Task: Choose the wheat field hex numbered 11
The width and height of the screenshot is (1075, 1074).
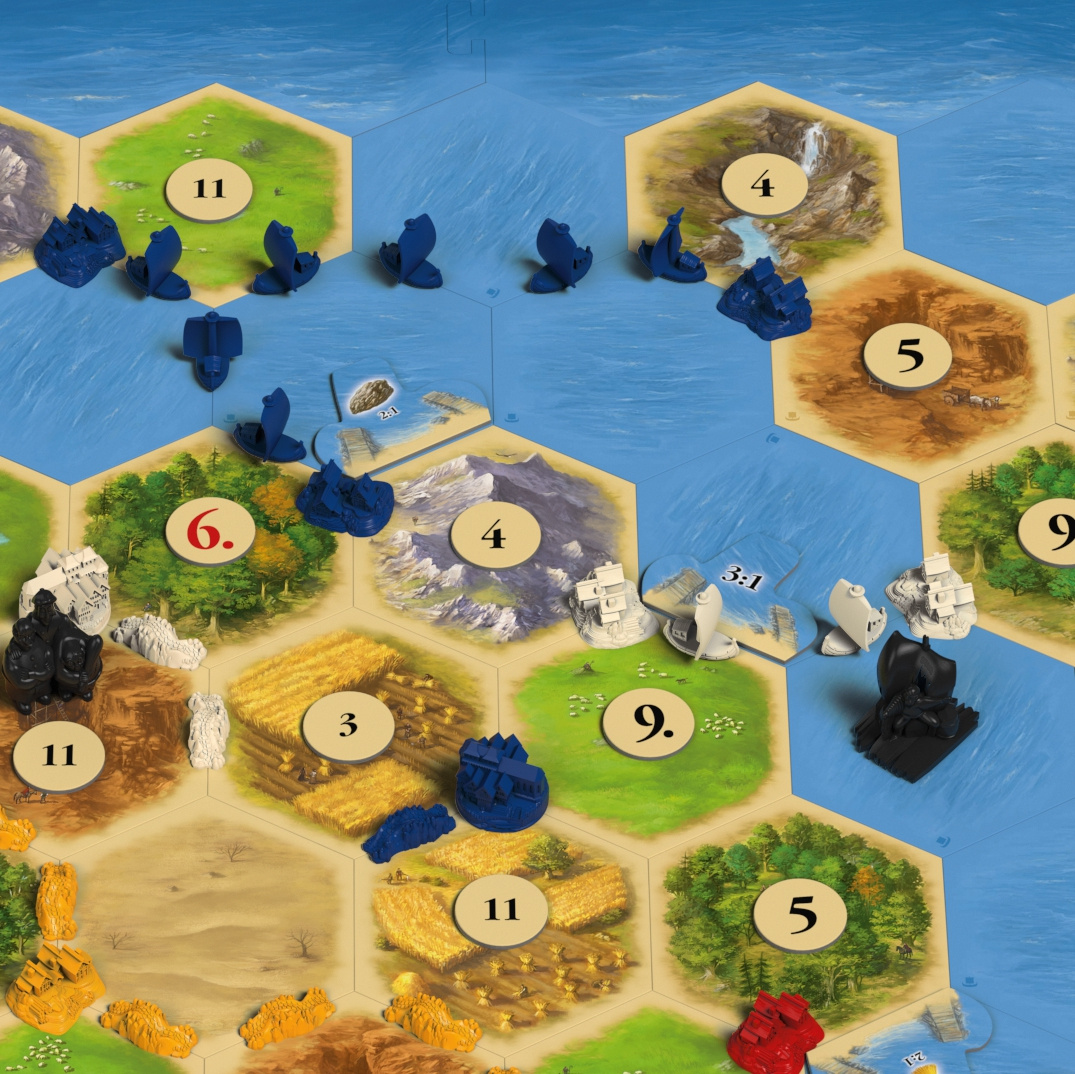Action: coord(501,909)
